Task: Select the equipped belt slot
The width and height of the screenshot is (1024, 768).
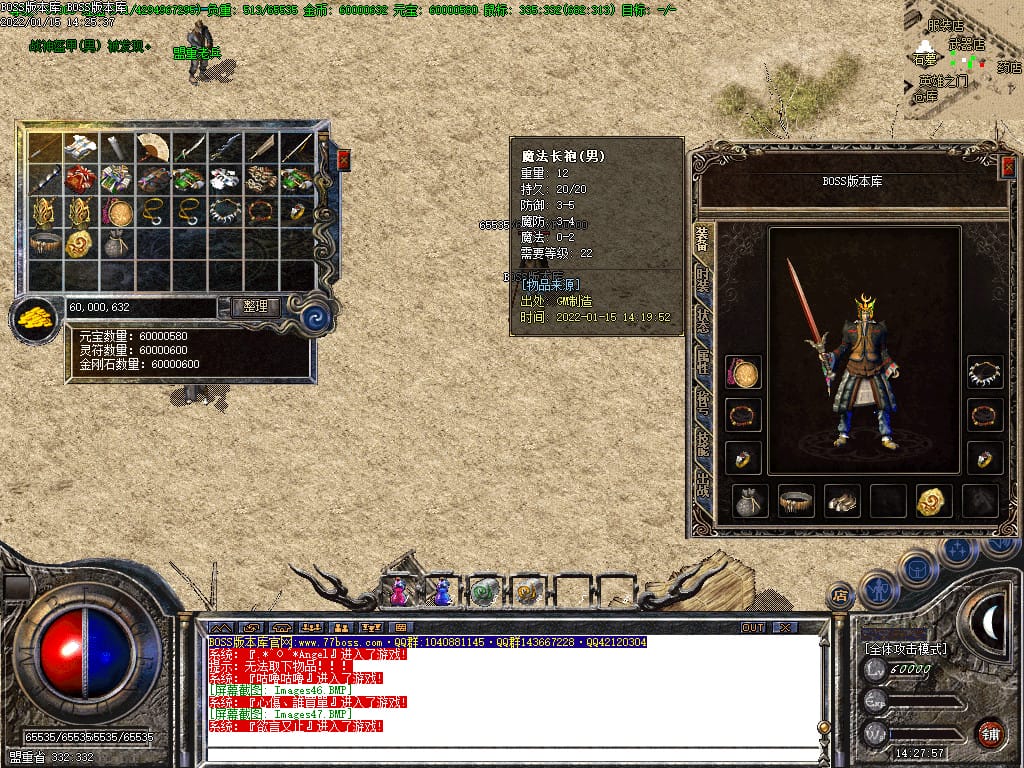Action: pos(797,501)
